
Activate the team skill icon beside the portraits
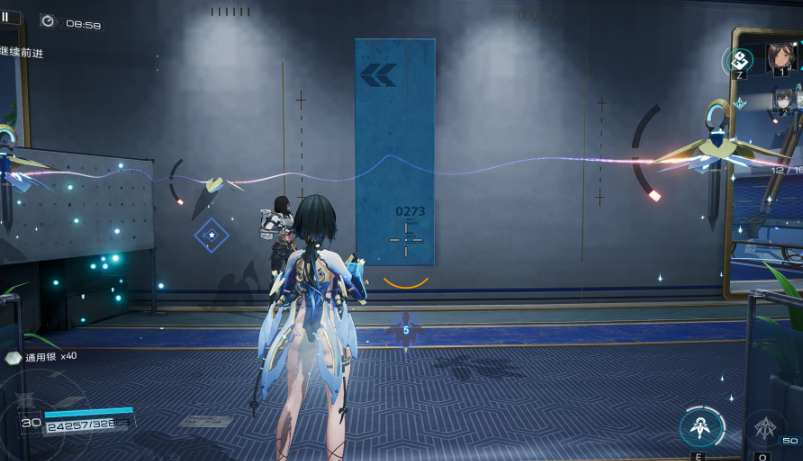tap(739, 59)
